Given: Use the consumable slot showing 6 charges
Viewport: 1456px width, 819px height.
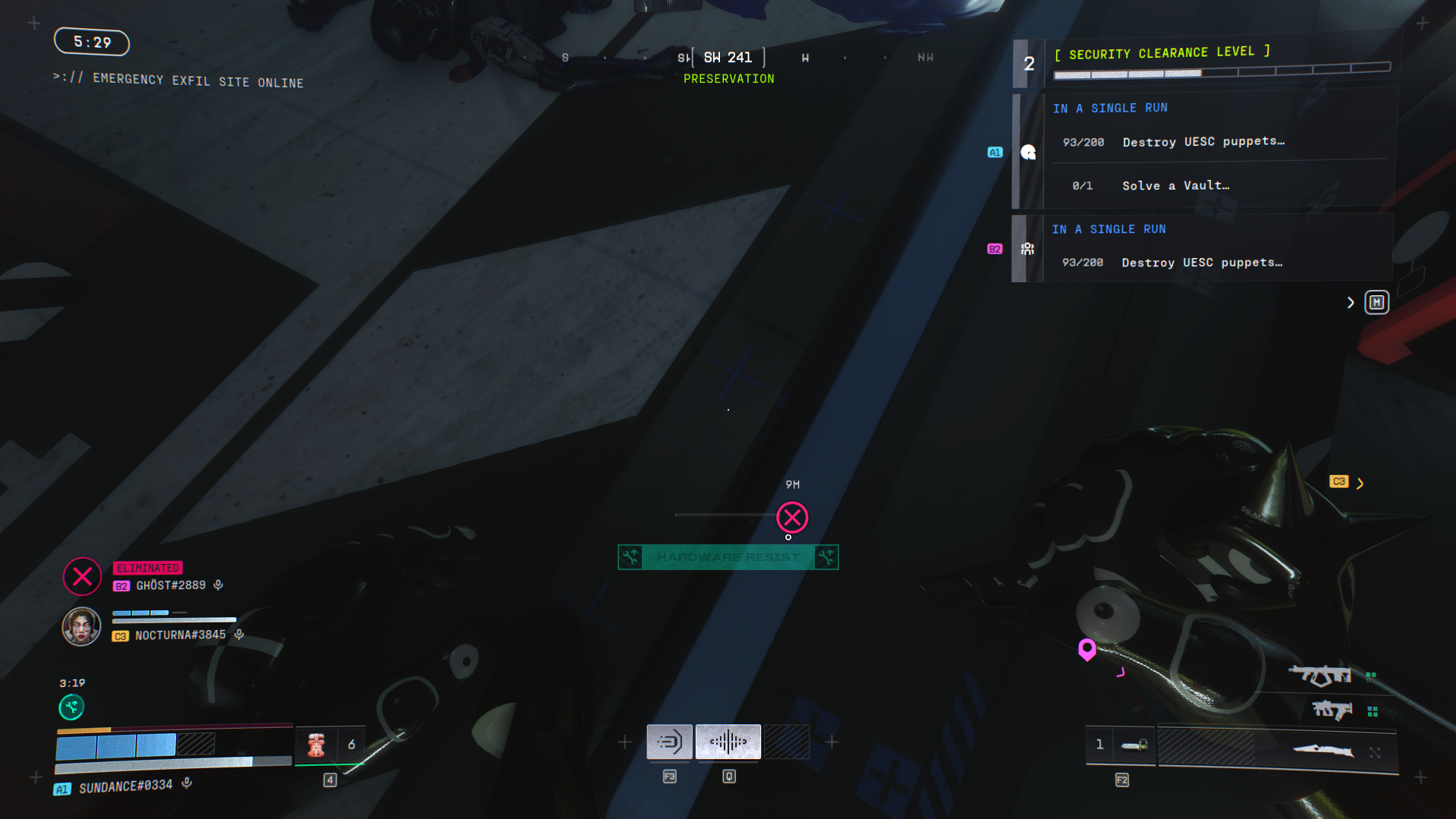Looking at the screenshot, I should tap(330, 745).
